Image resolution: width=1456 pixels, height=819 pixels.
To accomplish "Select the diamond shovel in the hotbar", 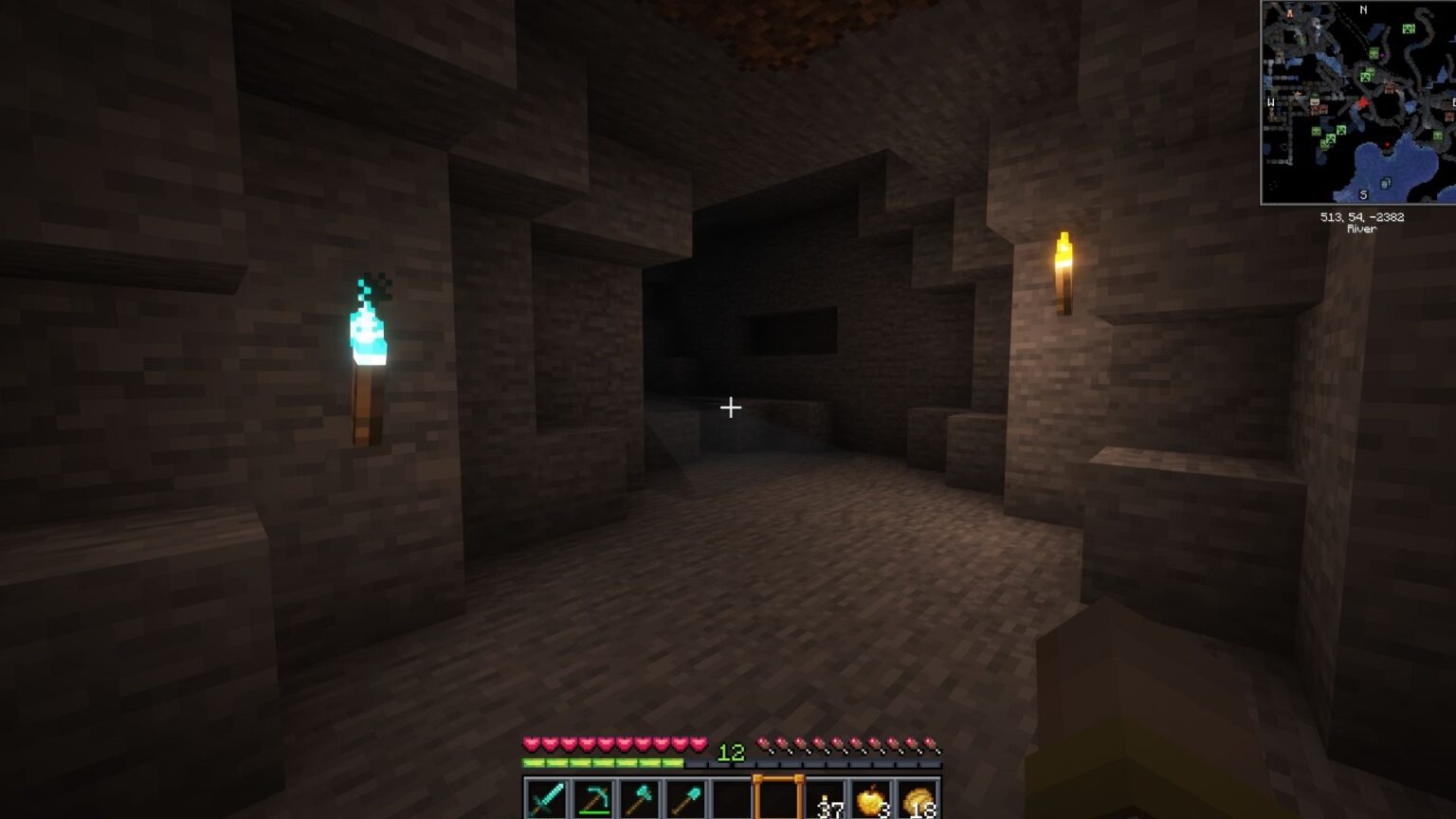I will (684, 796).
